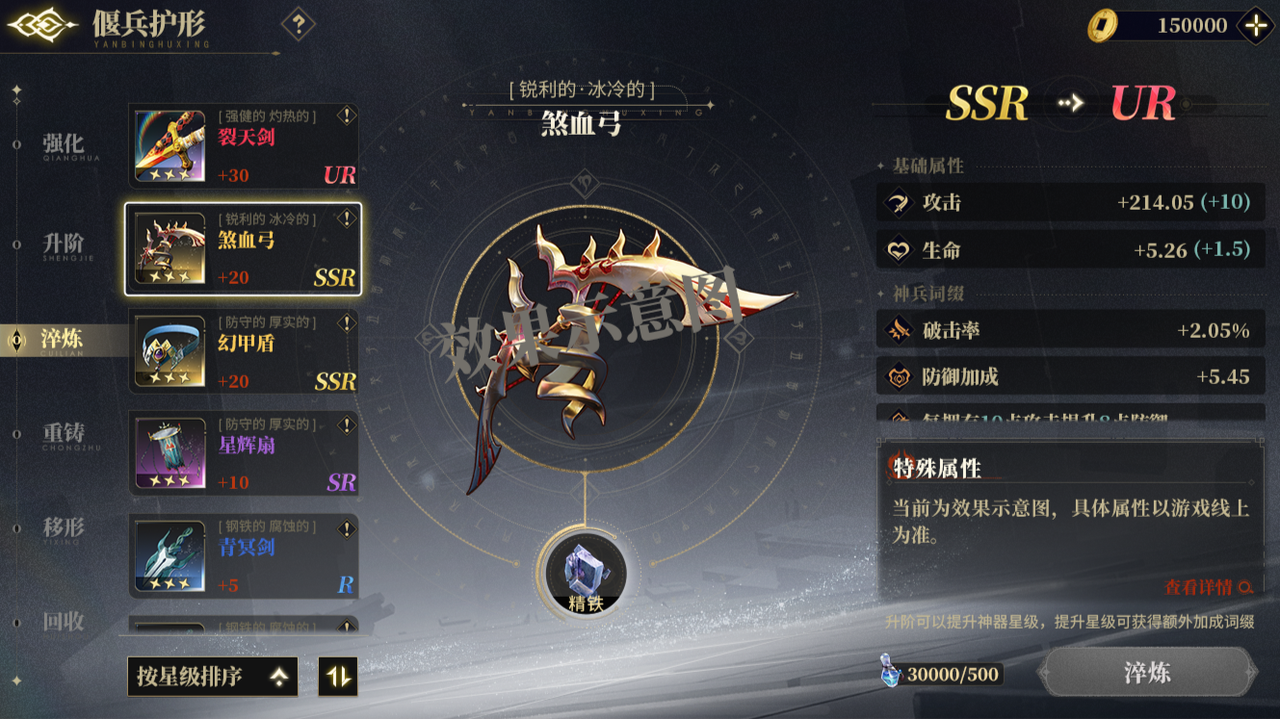Toggle the sort order arrows button
Image resolution: width=1280 pixels, height=719 pixels.
pyautogui.click(x=338, y=677)
